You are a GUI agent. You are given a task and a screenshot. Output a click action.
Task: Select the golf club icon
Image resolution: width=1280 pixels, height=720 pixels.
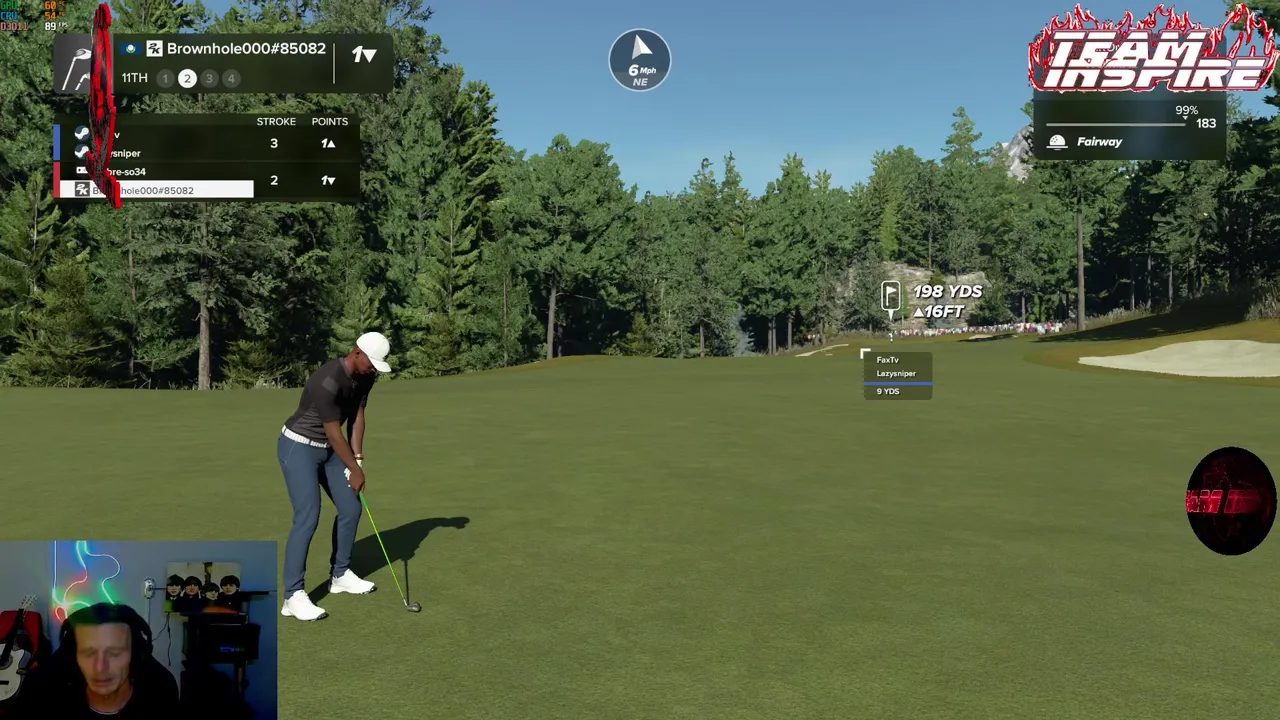coord(78,68)
